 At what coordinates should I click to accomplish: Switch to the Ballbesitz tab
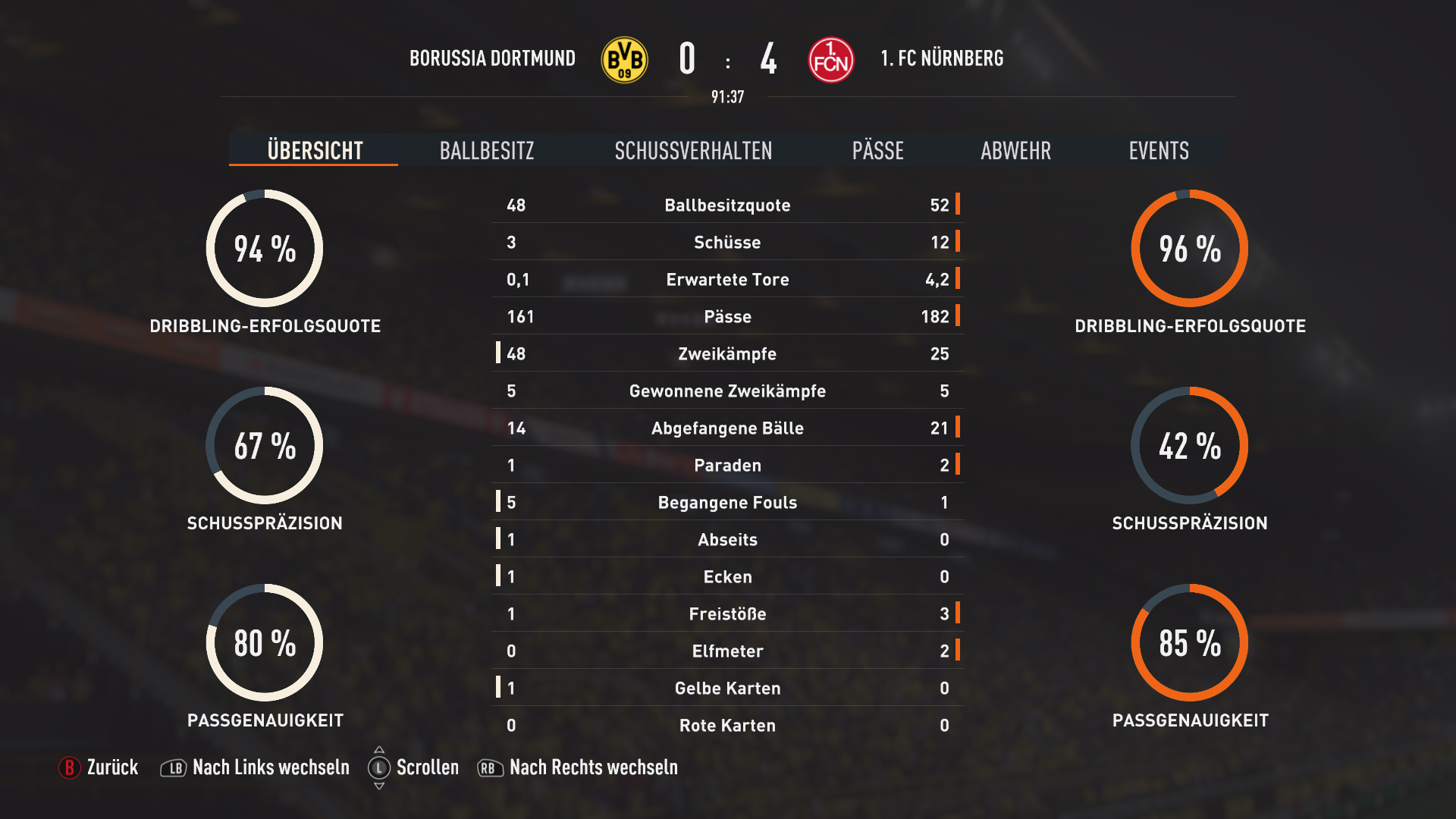pyautogui.click(x=487, y=150)
